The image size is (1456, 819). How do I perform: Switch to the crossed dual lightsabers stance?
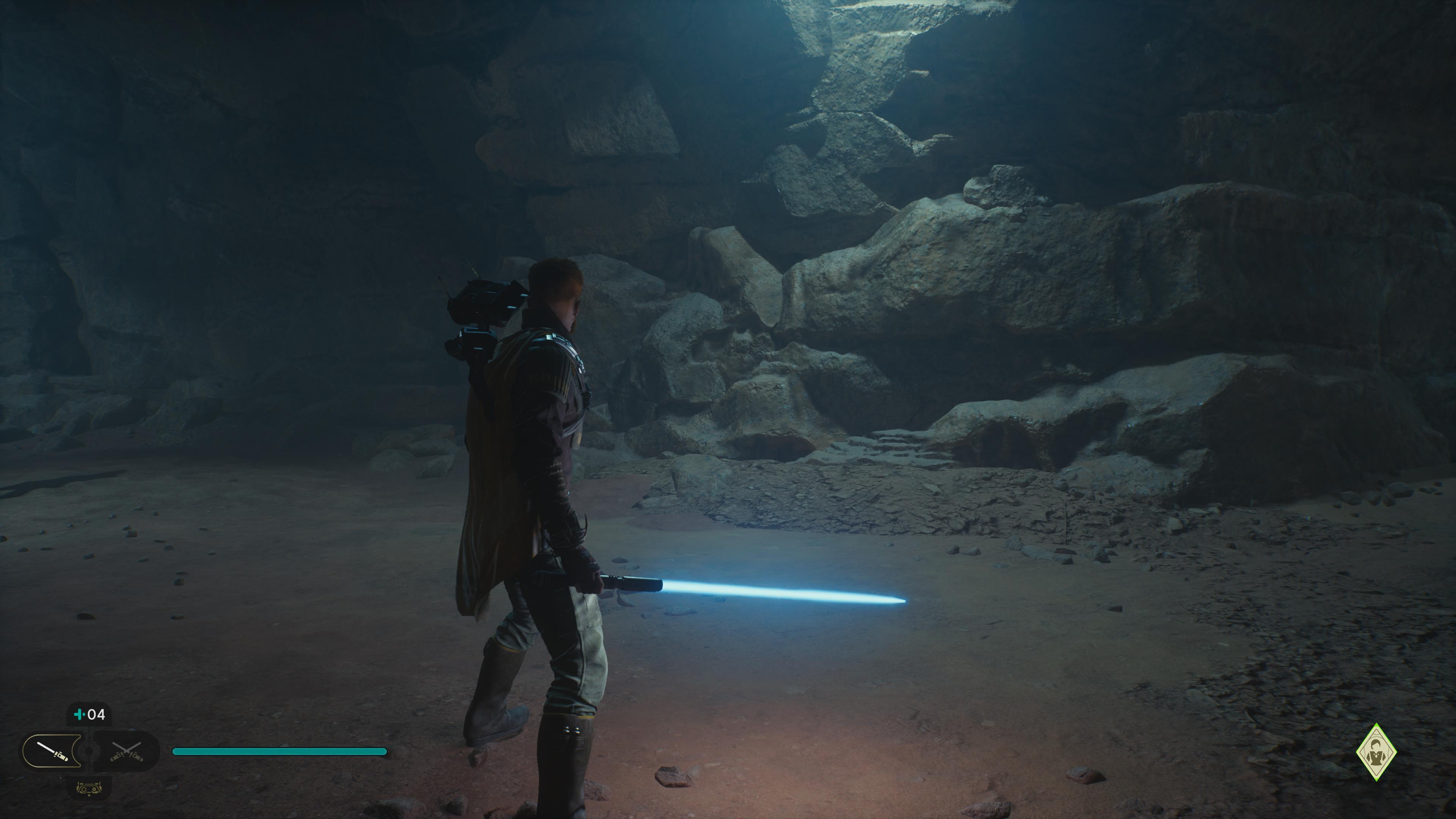pyautogui.click(x=126, y=751)
